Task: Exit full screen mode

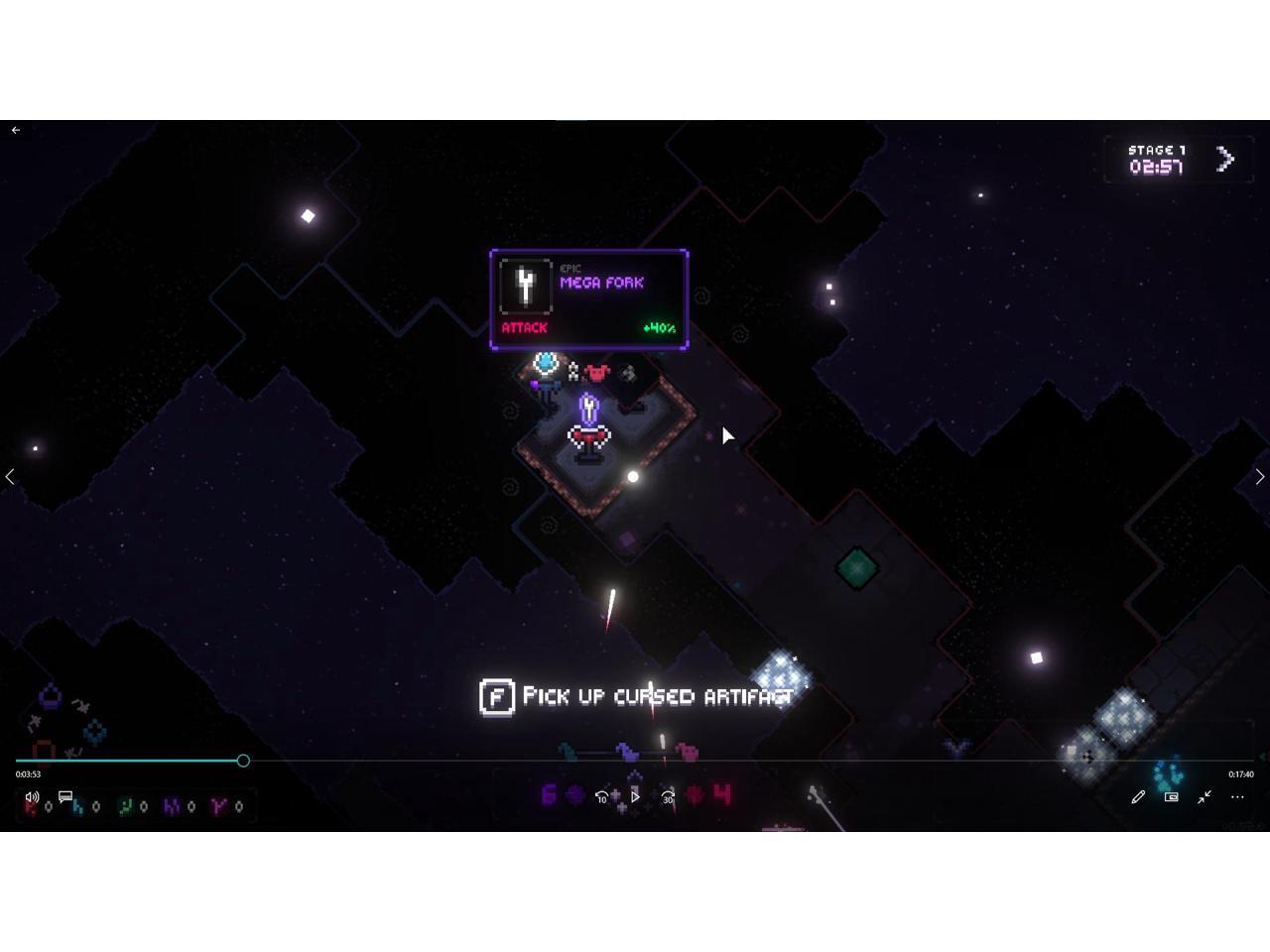Action: pos(1205,797)
